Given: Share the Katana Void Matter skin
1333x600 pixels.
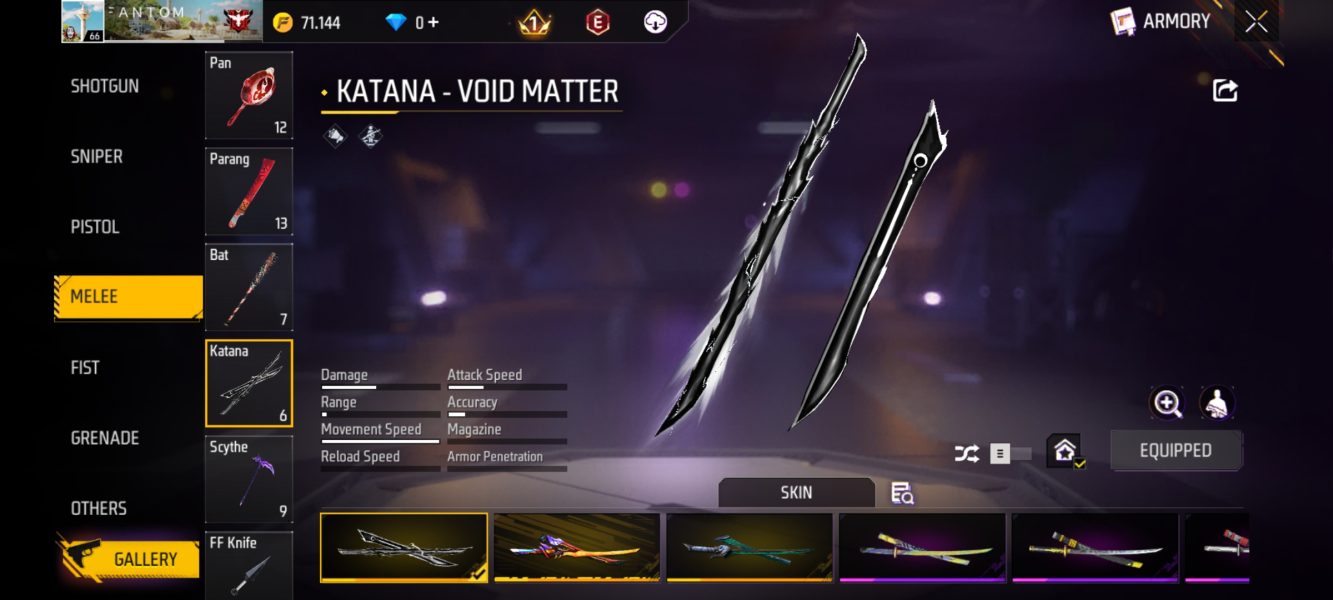Looking at the screenshot, I should 1225,91.
